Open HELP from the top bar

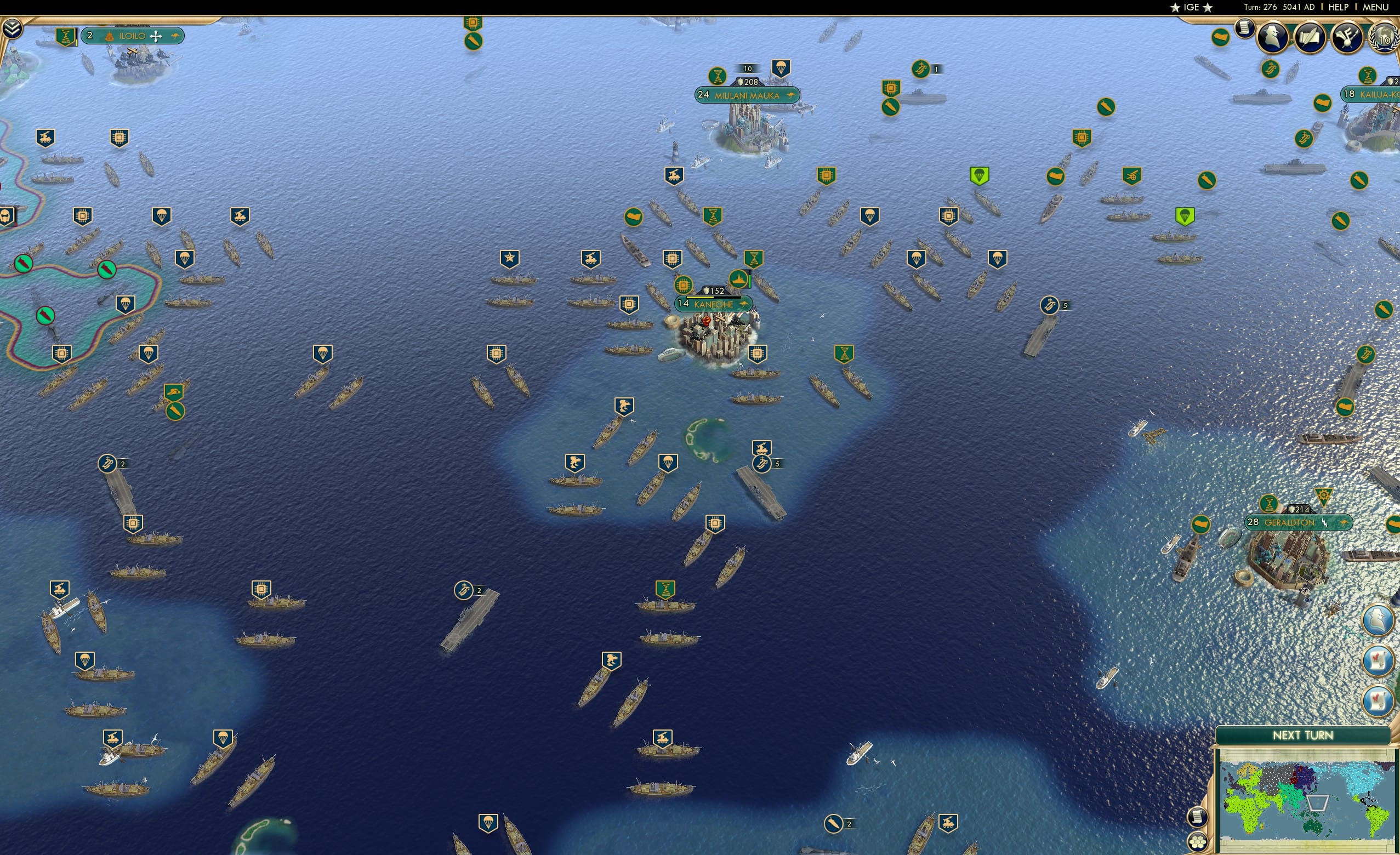click(x=1339, y=7)
